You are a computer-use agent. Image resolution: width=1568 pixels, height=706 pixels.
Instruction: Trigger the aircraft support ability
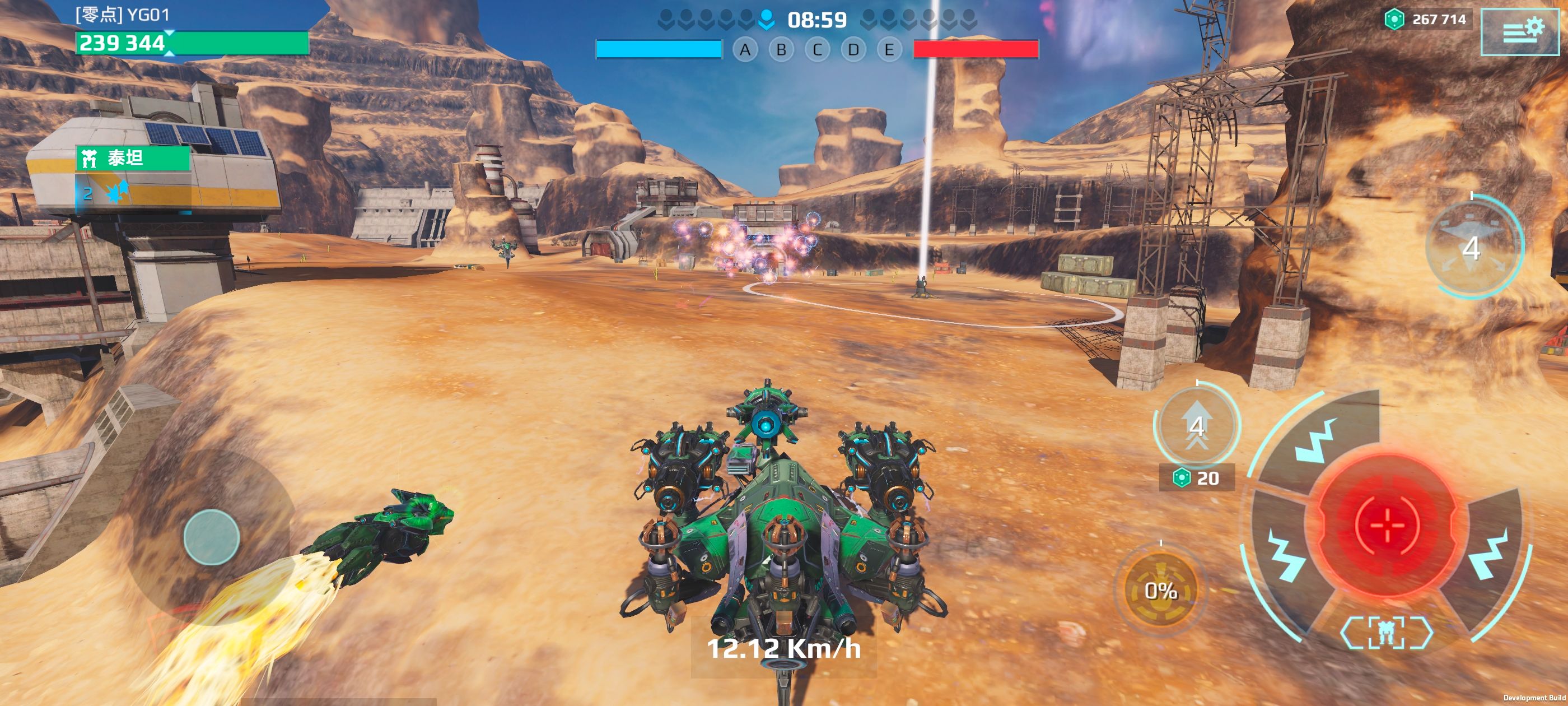1473,247
